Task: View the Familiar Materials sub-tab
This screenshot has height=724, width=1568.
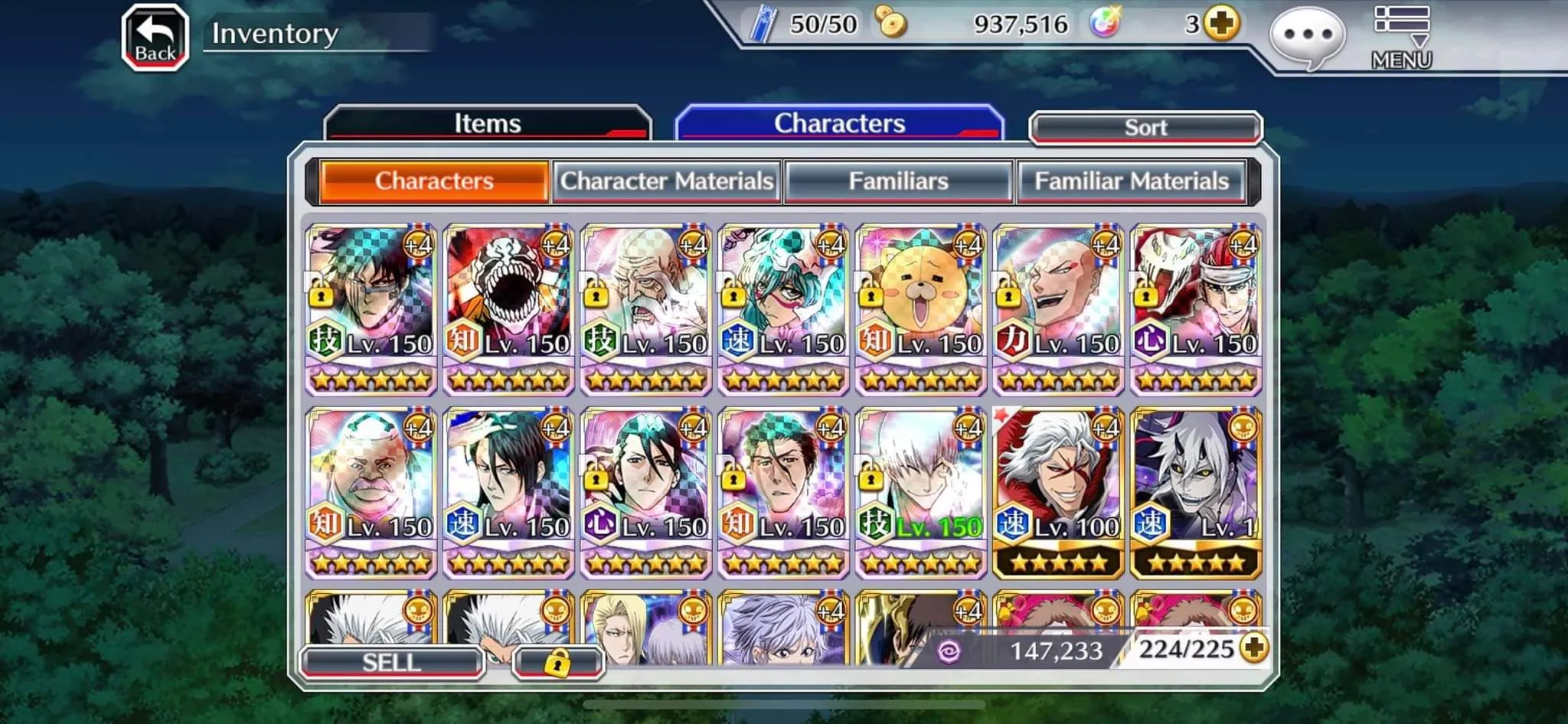Action: (x=1131, y=181)
